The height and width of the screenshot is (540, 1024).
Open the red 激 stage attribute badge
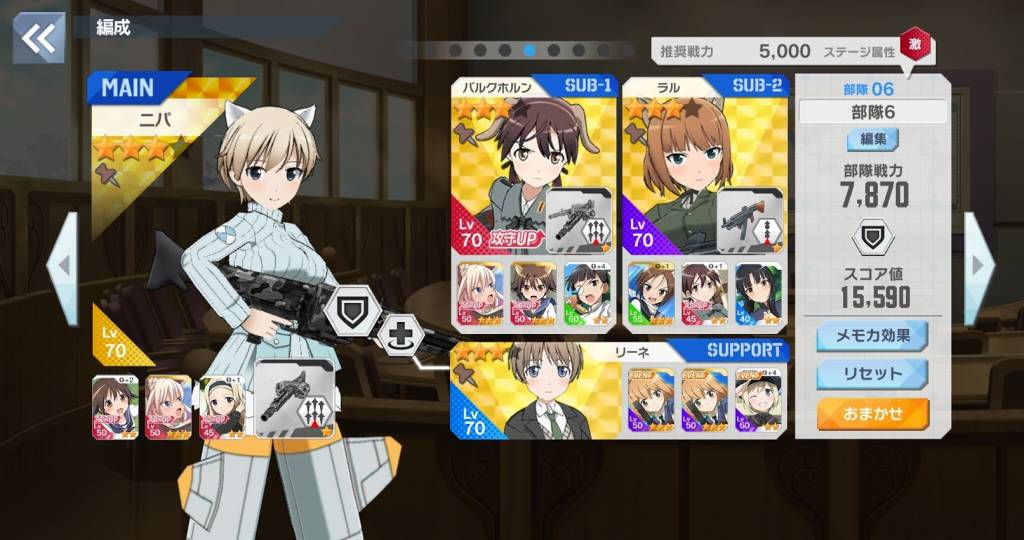(912, 44)
